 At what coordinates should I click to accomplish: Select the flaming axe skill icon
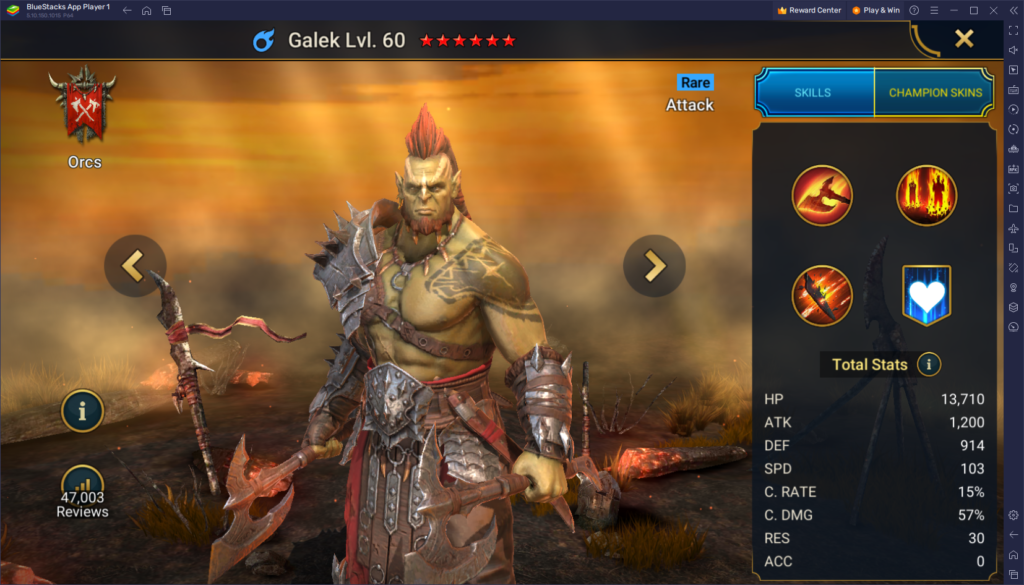pyautogui.click(x=822, y=195)
